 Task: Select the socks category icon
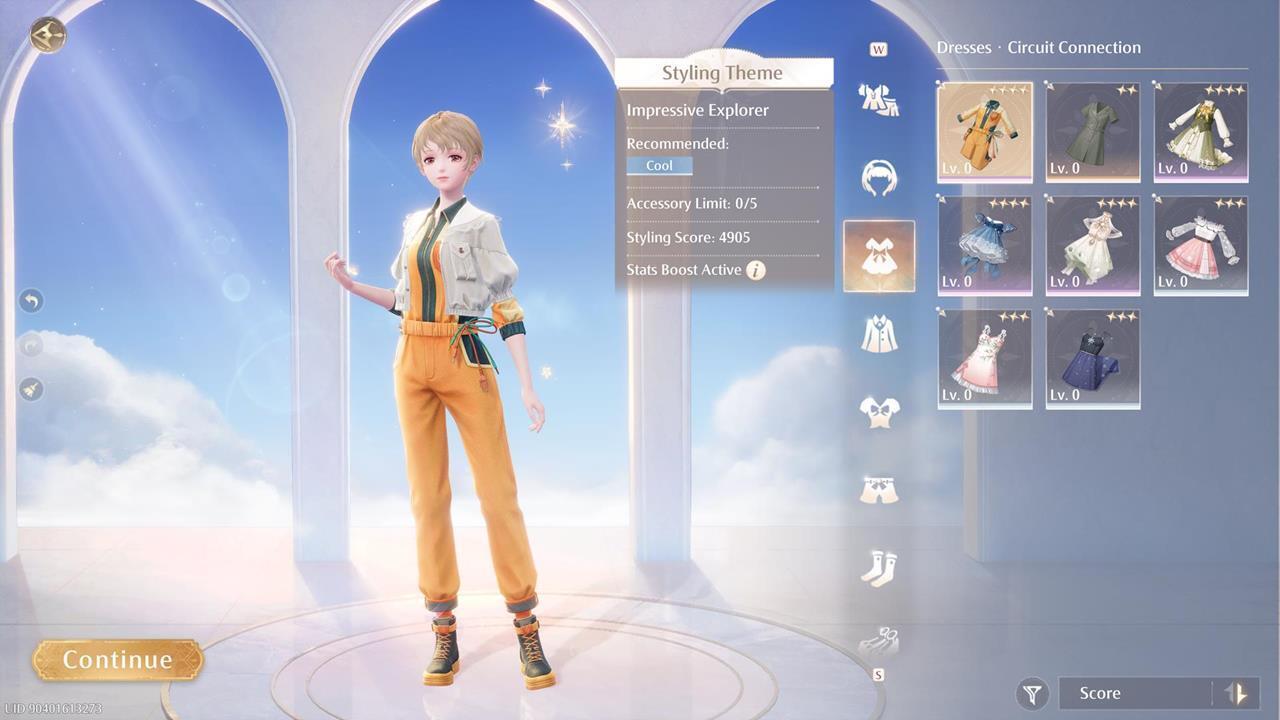point(879,565)
